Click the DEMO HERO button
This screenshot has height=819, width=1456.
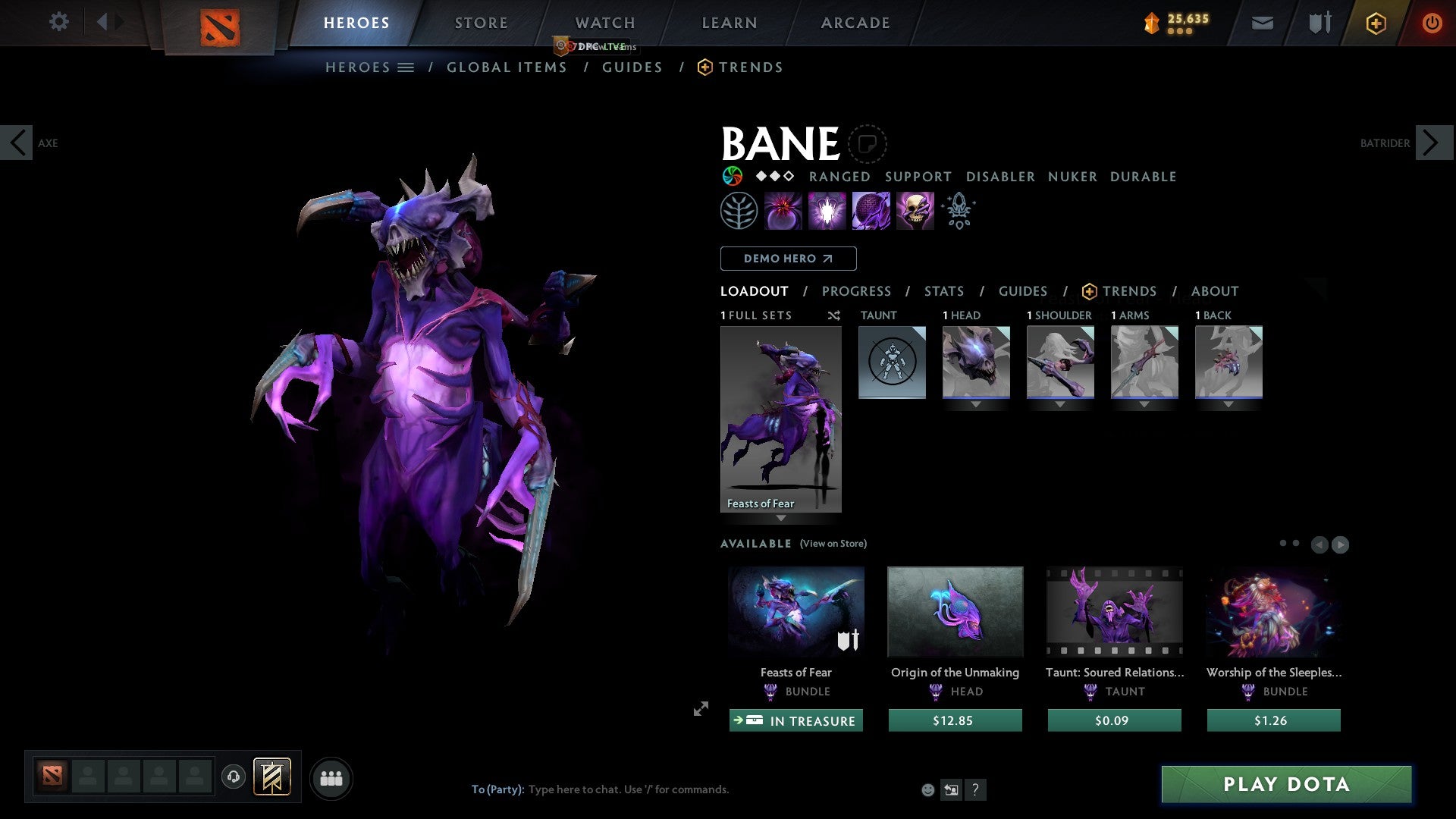[x=787, y=258]
